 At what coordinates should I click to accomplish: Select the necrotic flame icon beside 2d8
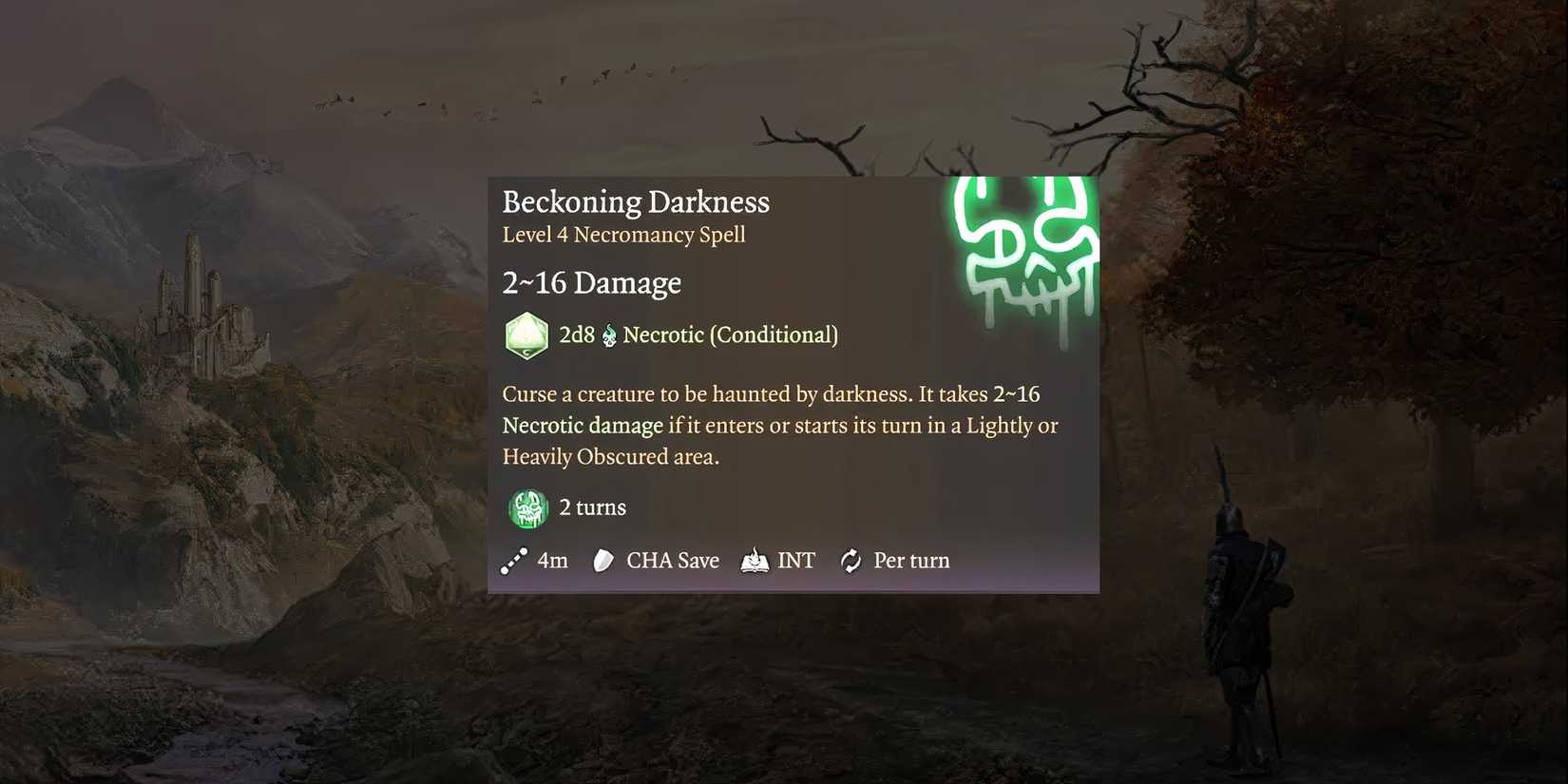pos(608,335)
